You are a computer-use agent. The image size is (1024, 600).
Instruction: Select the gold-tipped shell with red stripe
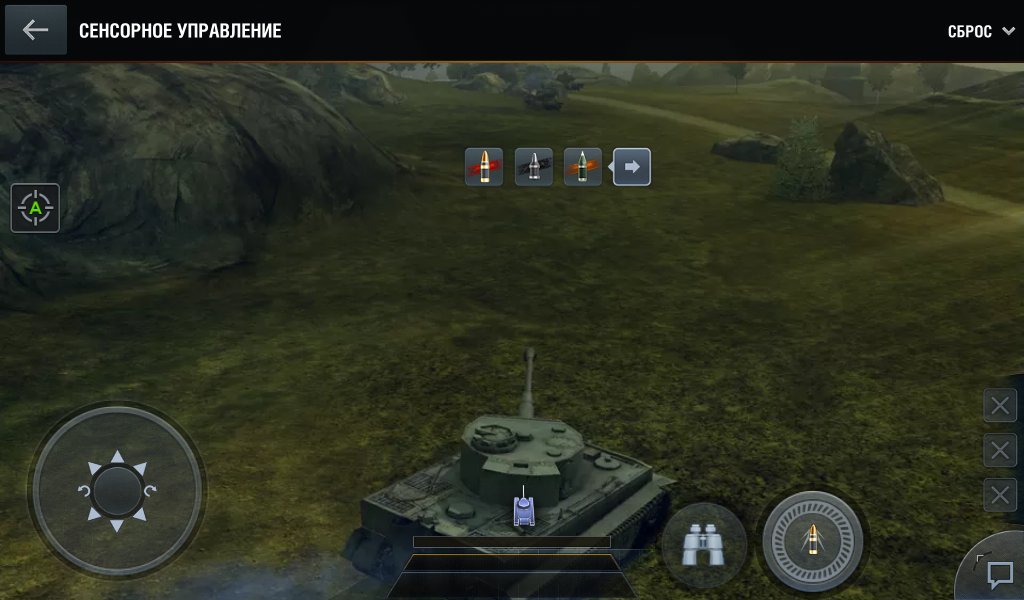click(484, 167)
